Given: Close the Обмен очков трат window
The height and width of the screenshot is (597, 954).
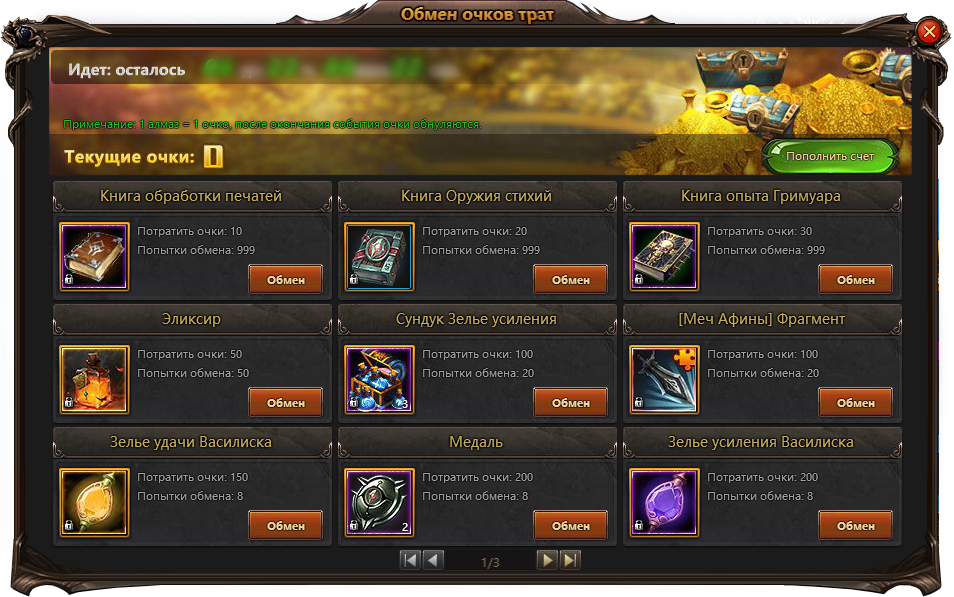Looking at the screenshot, I should (x=929, y=32).
